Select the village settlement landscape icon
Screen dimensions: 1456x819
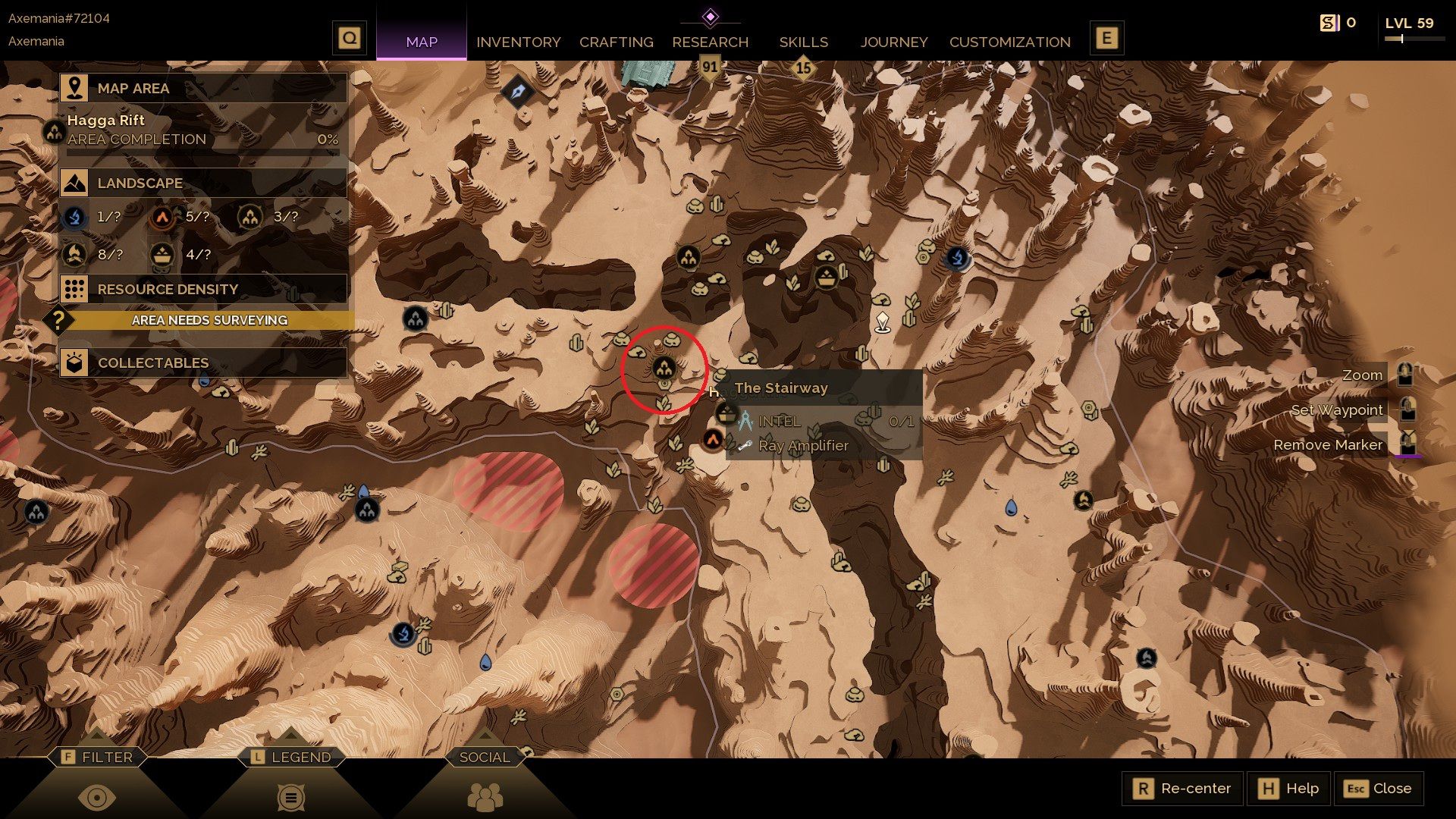point(250,217)
